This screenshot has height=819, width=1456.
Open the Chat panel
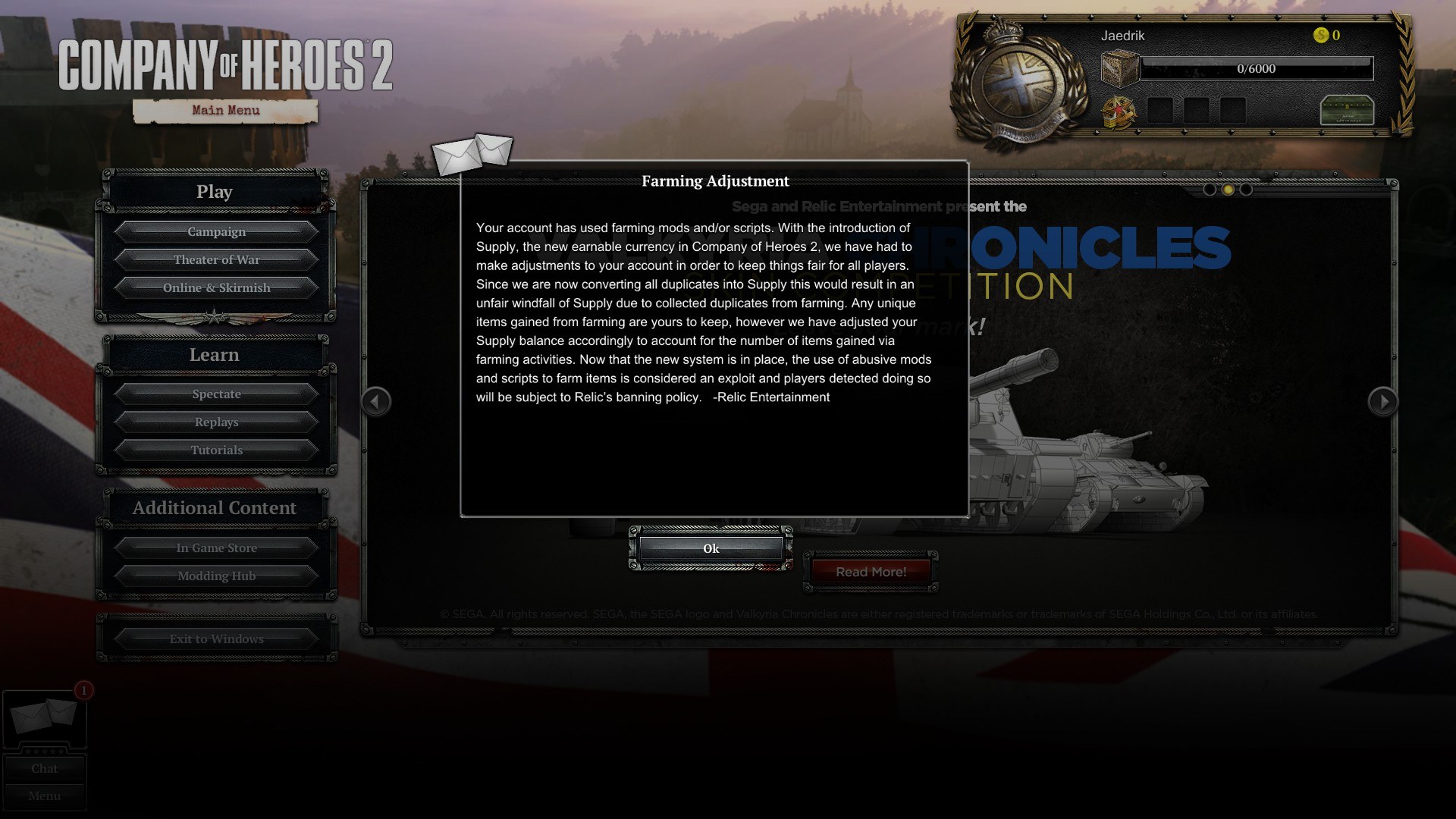click(44, 768)
